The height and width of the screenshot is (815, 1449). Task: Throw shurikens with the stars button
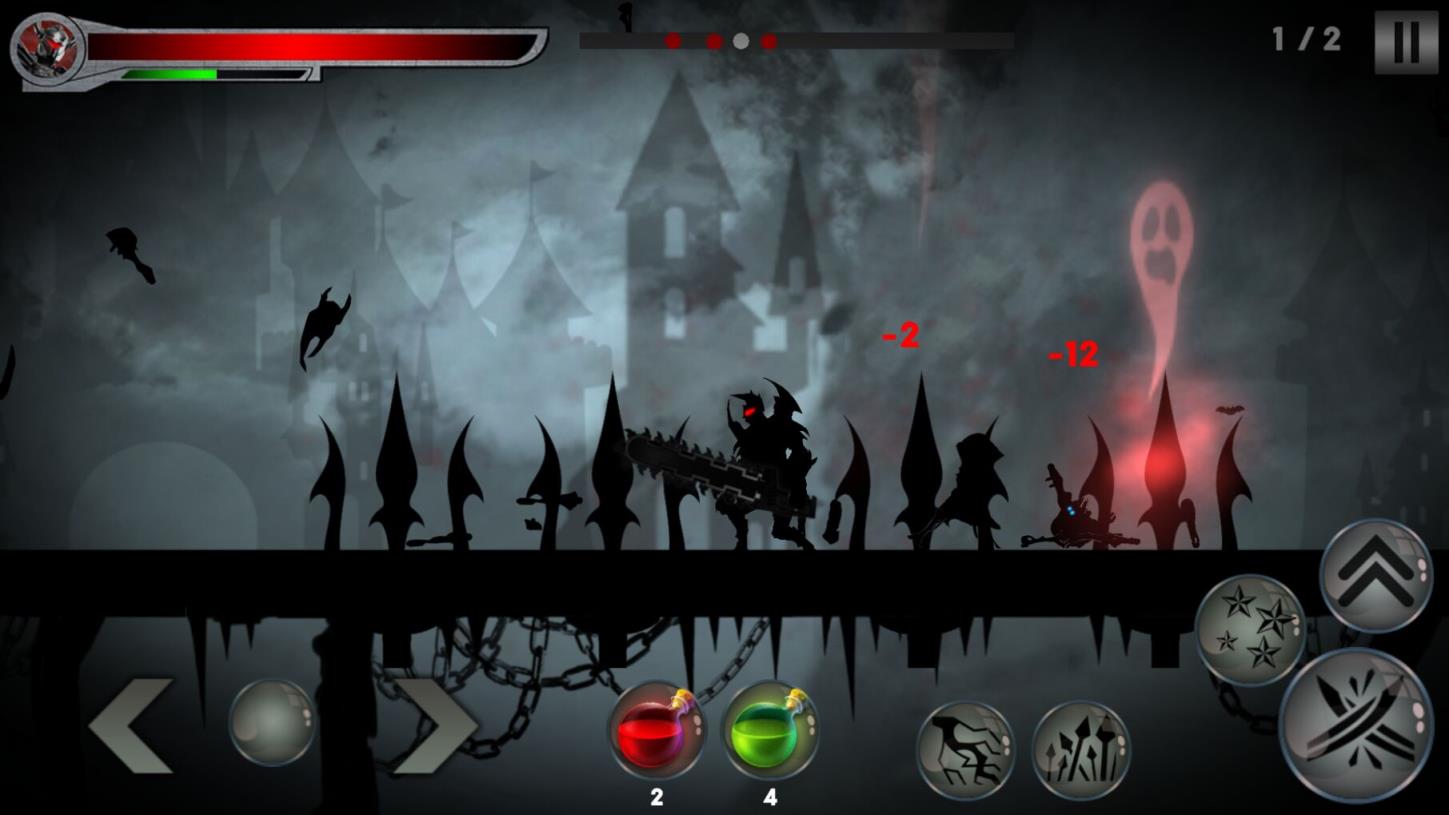tap(1250, 629)
